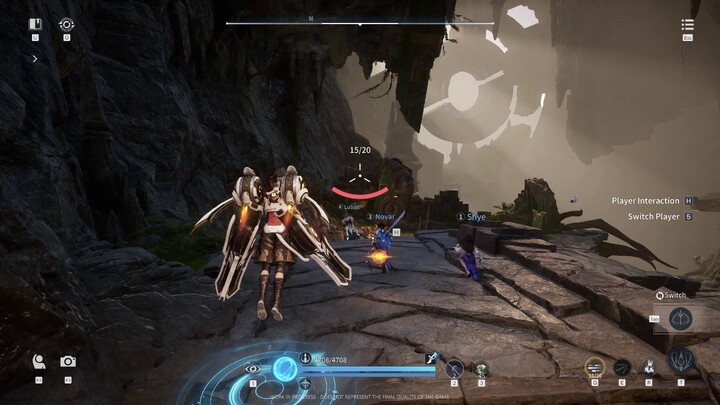Image resolution: width=720 pixels, height=405 pixels.
Task: Select the green plant item slot
Action: click(x=481, y=368)
